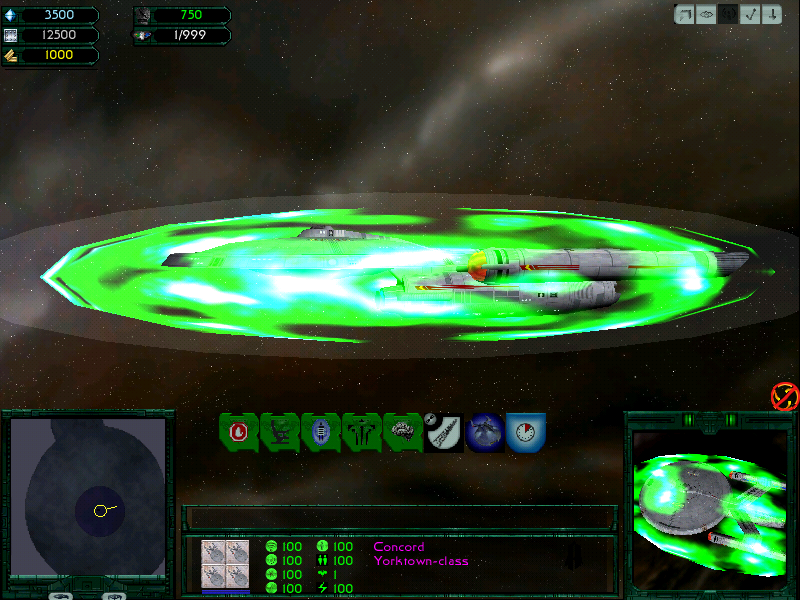
Task: Choose the blue oval transporter icon
Action: pyautogui.click(x=320, y=432)
